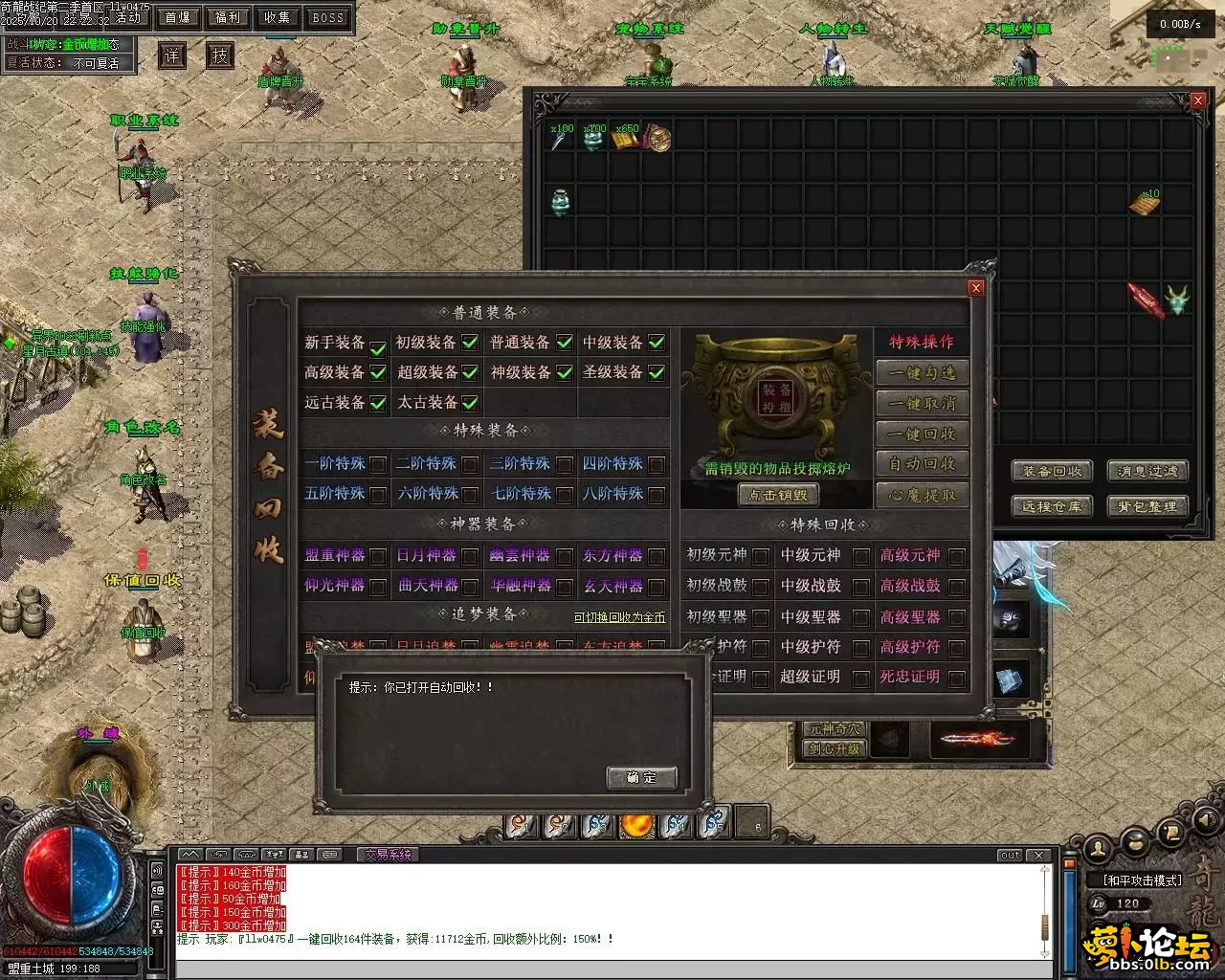Viewport: 1225px width, 980px height.
Task: Open the BOSS menu button
Action: click(x=327, y=17)
